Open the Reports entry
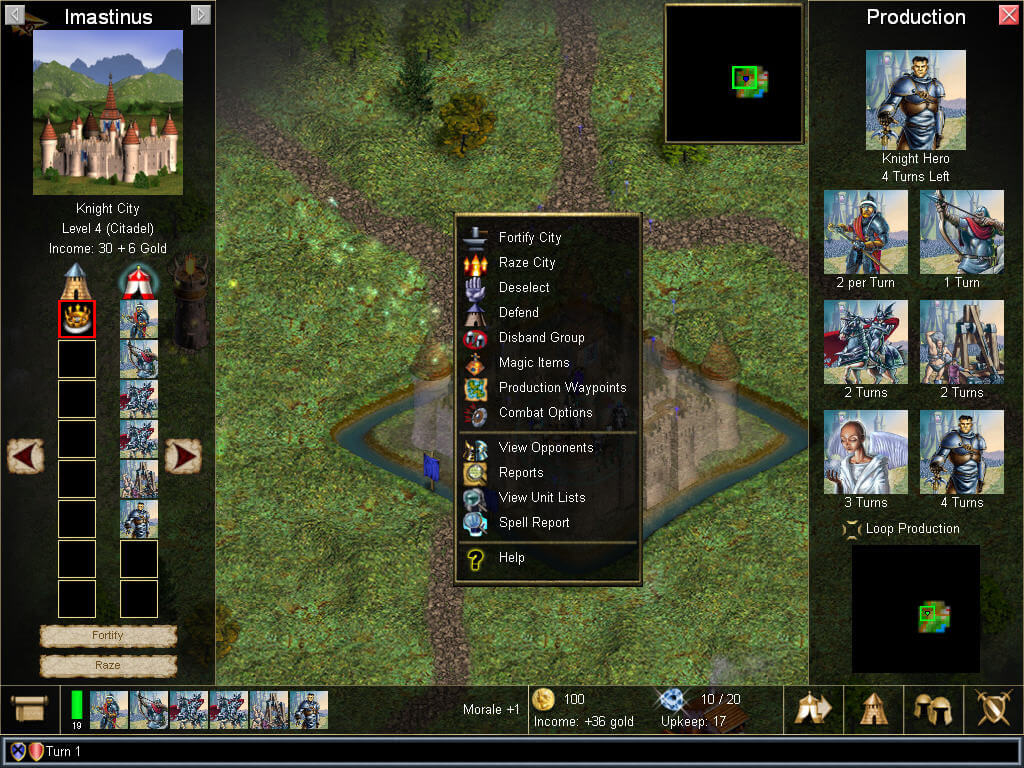 (520, 473)
